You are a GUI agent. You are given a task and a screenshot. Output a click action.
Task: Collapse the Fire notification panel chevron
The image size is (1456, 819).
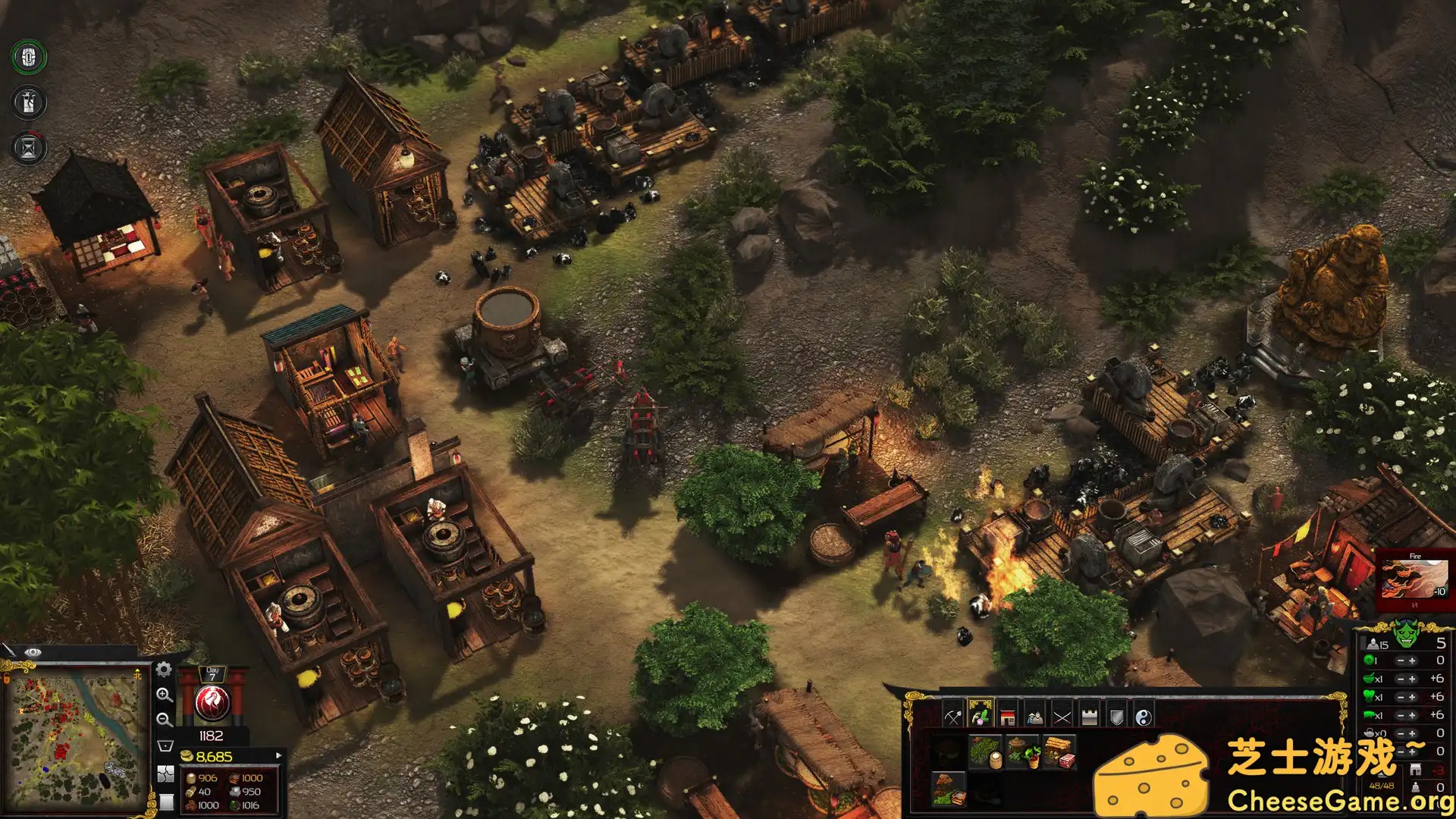(1415, 604)
